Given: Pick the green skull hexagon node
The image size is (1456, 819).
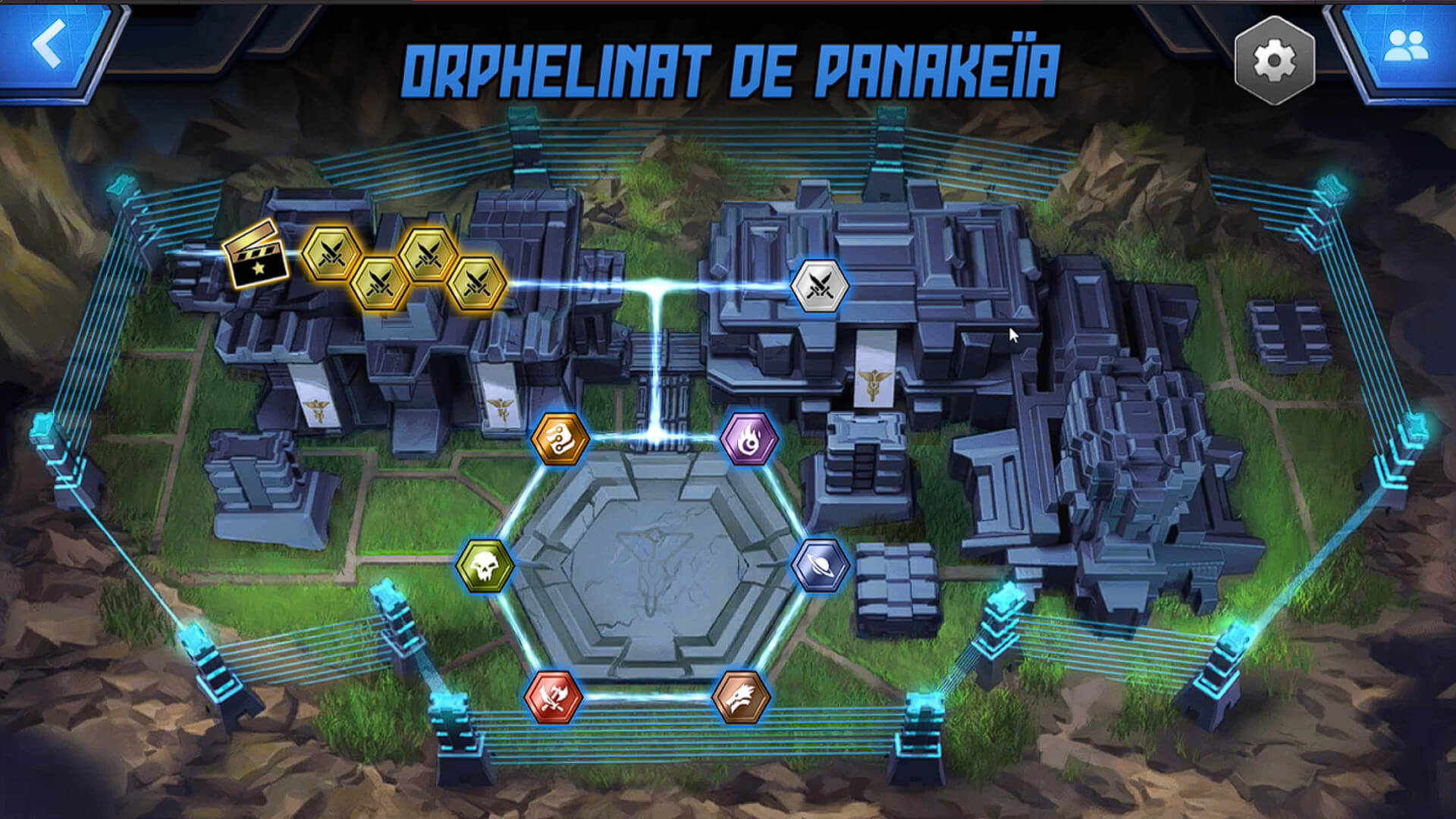Looking at the screenshot, I should (x=485, y=566).
